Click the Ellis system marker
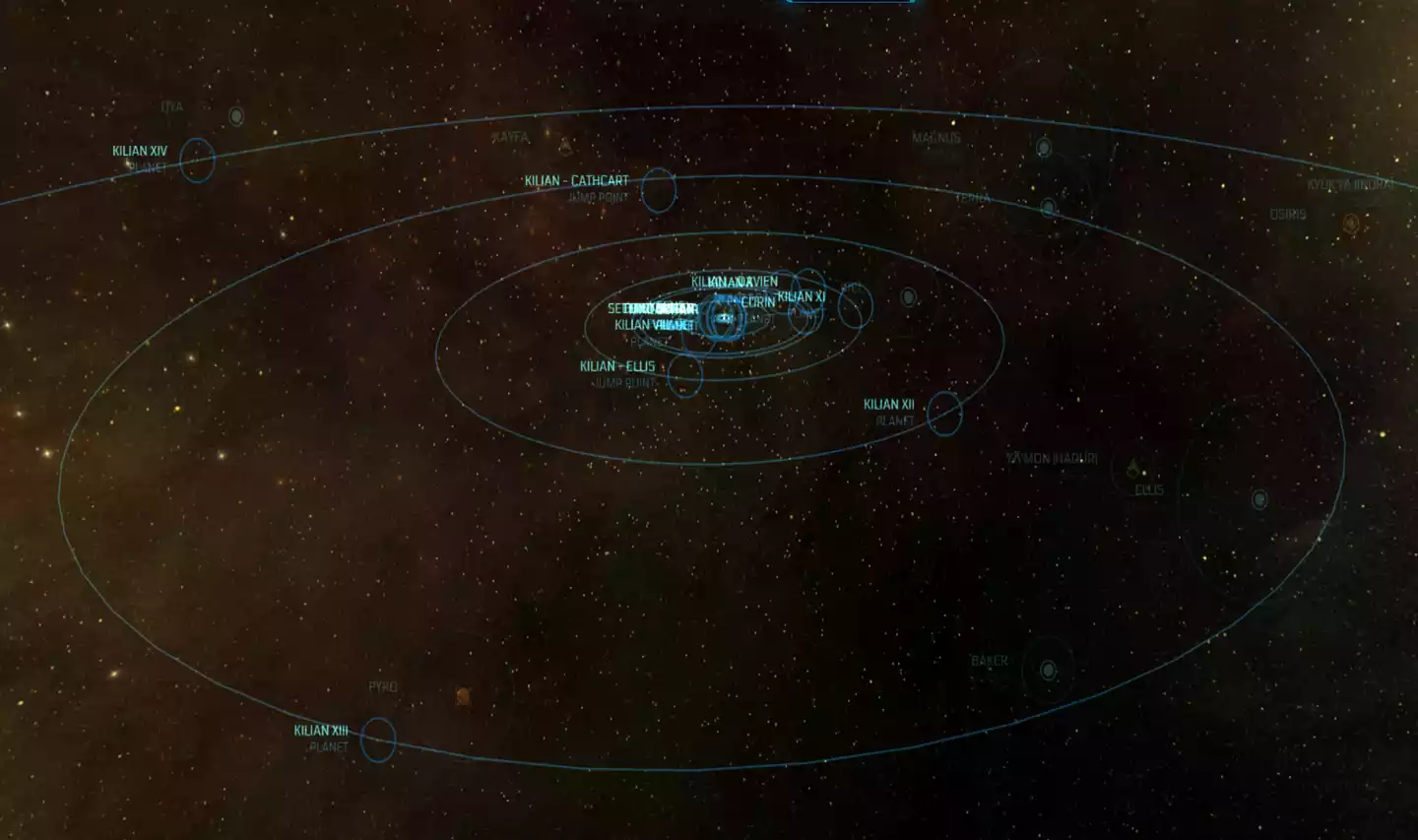This screenshot has width=1418, height=840. point(1133,469)
